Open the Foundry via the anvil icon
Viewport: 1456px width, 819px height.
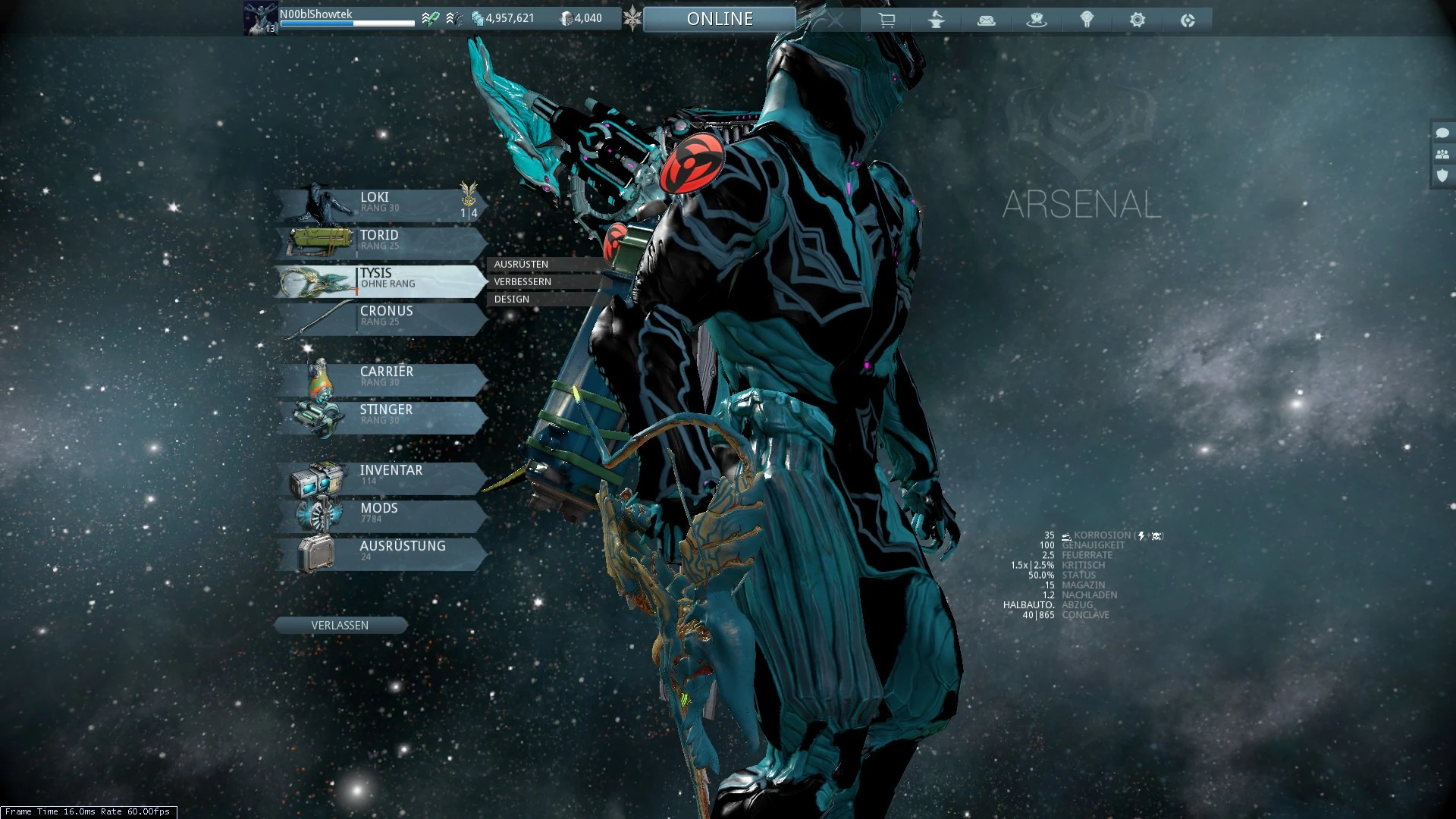pyautogui.click(x=936, y=20)
